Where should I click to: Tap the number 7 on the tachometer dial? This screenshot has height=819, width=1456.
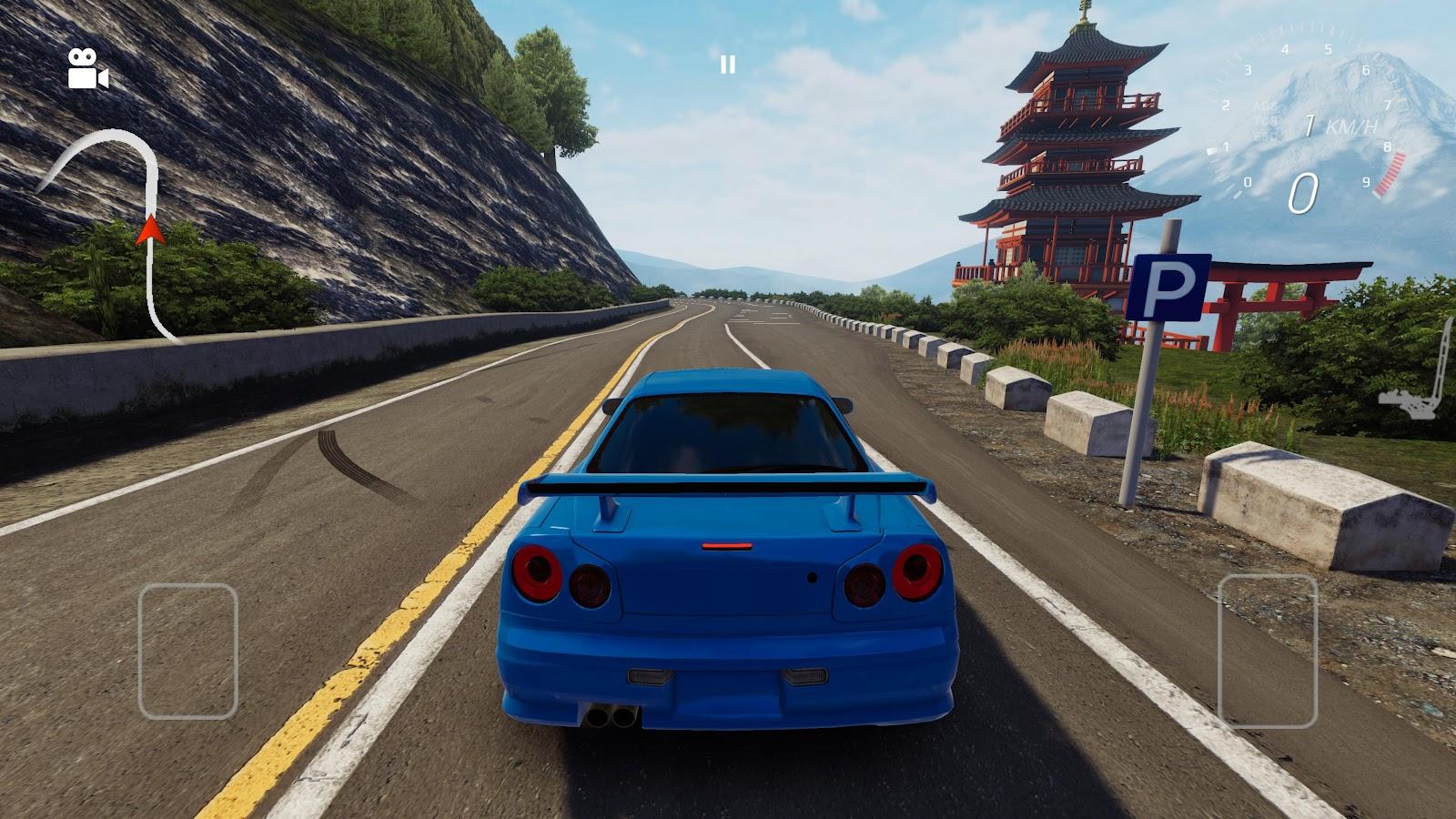point(1389,106)
